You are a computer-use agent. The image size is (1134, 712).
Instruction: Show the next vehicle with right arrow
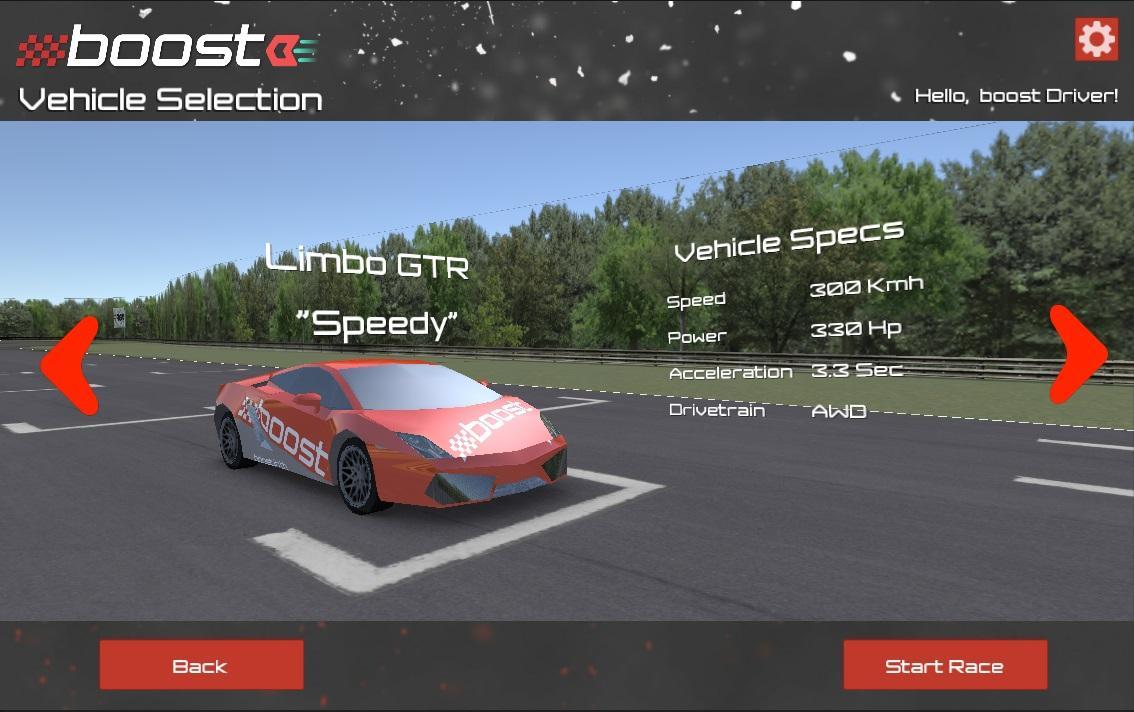tap(1077, 354)
